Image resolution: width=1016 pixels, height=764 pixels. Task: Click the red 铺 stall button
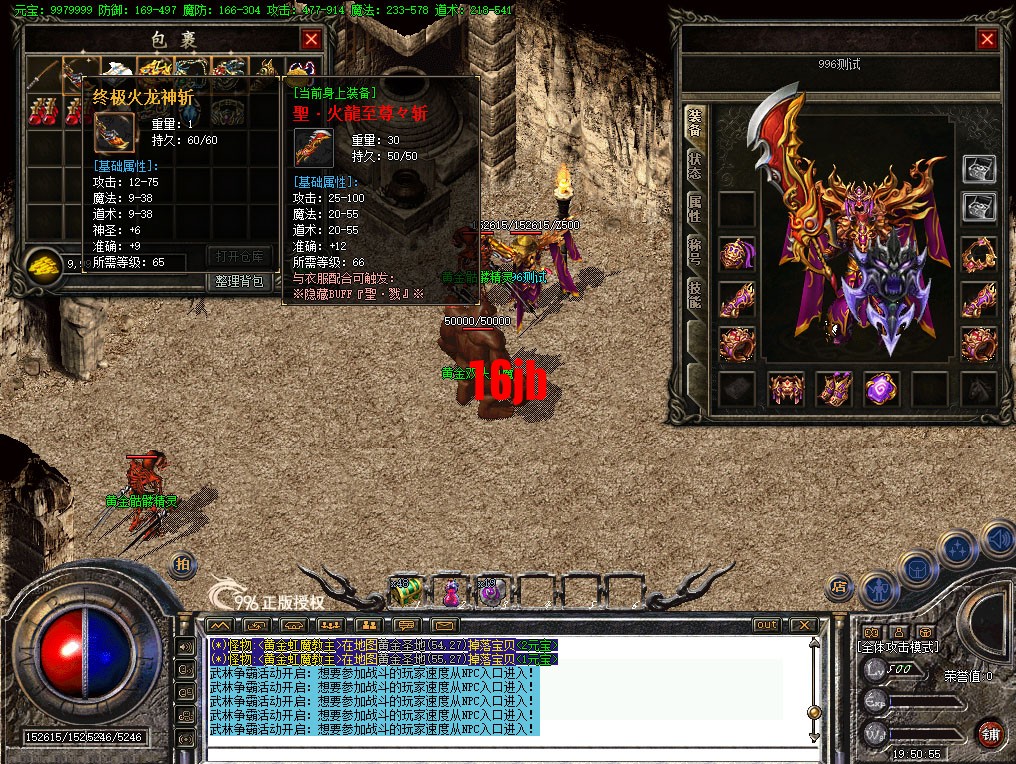990,733
